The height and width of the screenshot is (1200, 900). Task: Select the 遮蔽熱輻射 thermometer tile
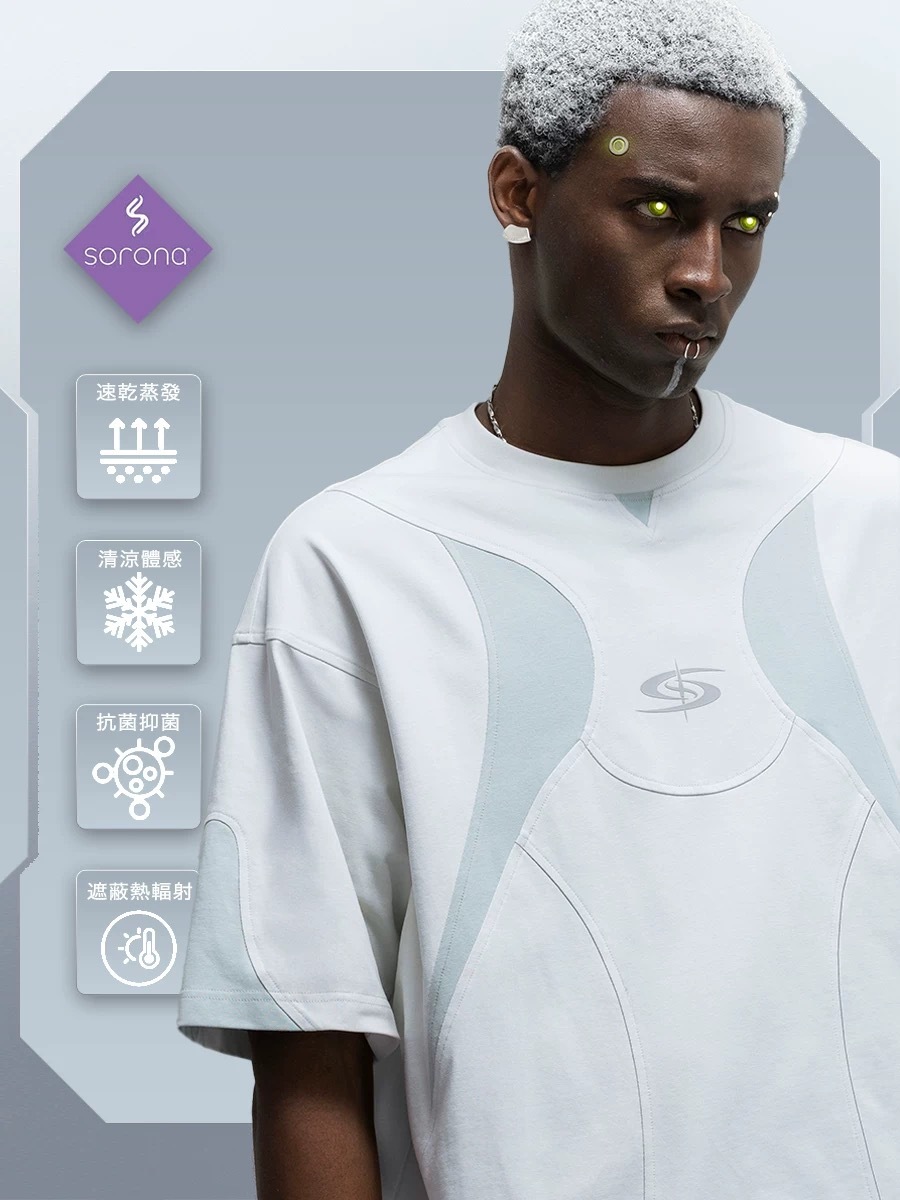(x=139, y=932)
